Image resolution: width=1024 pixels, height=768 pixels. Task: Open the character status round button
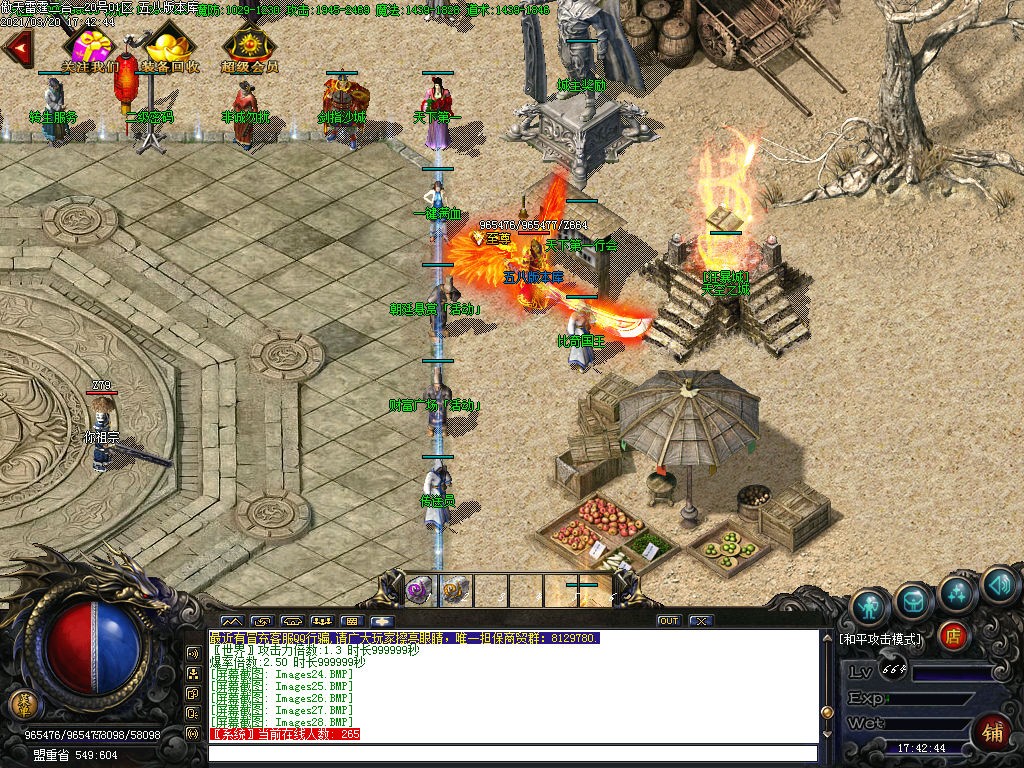coord(870,606)
